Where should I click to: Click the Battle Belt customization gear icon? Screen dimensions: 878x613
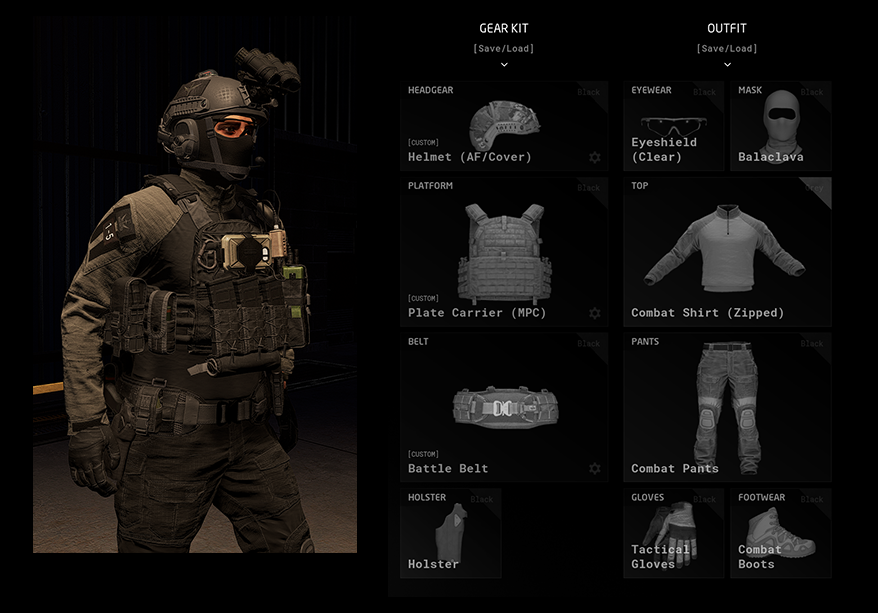pos(595,469)
